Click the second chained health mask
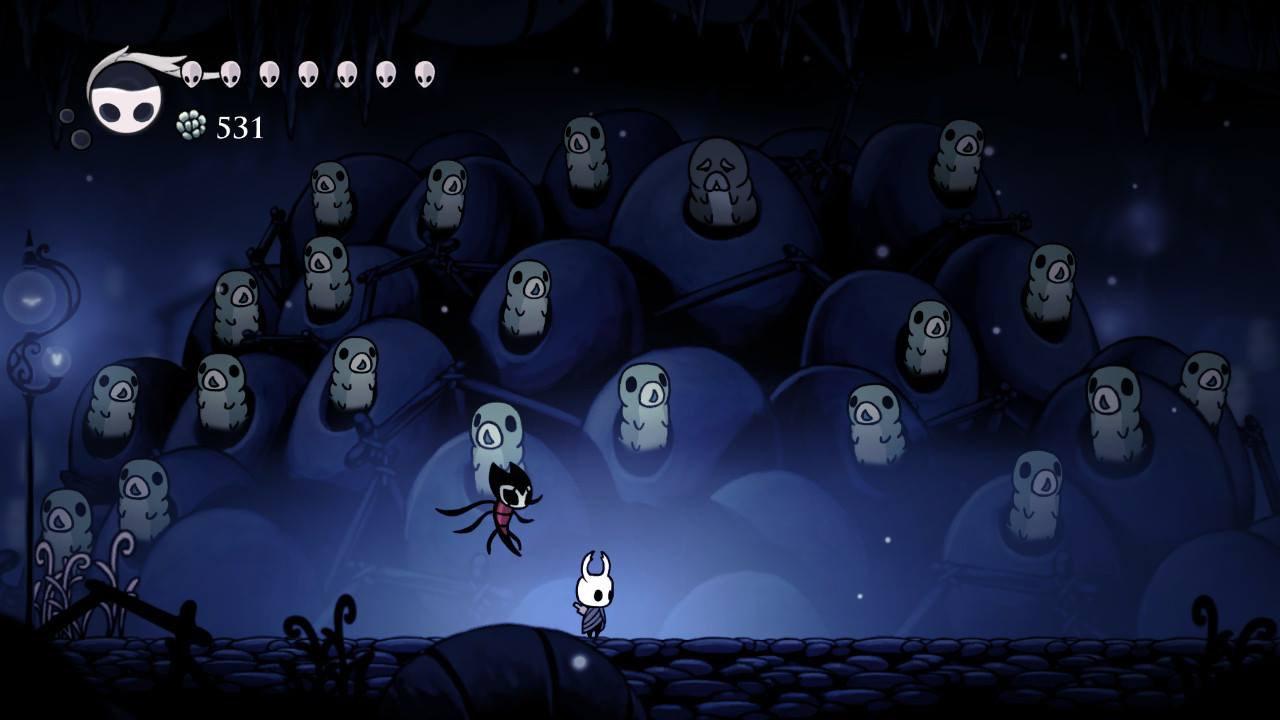 point(230,74)
